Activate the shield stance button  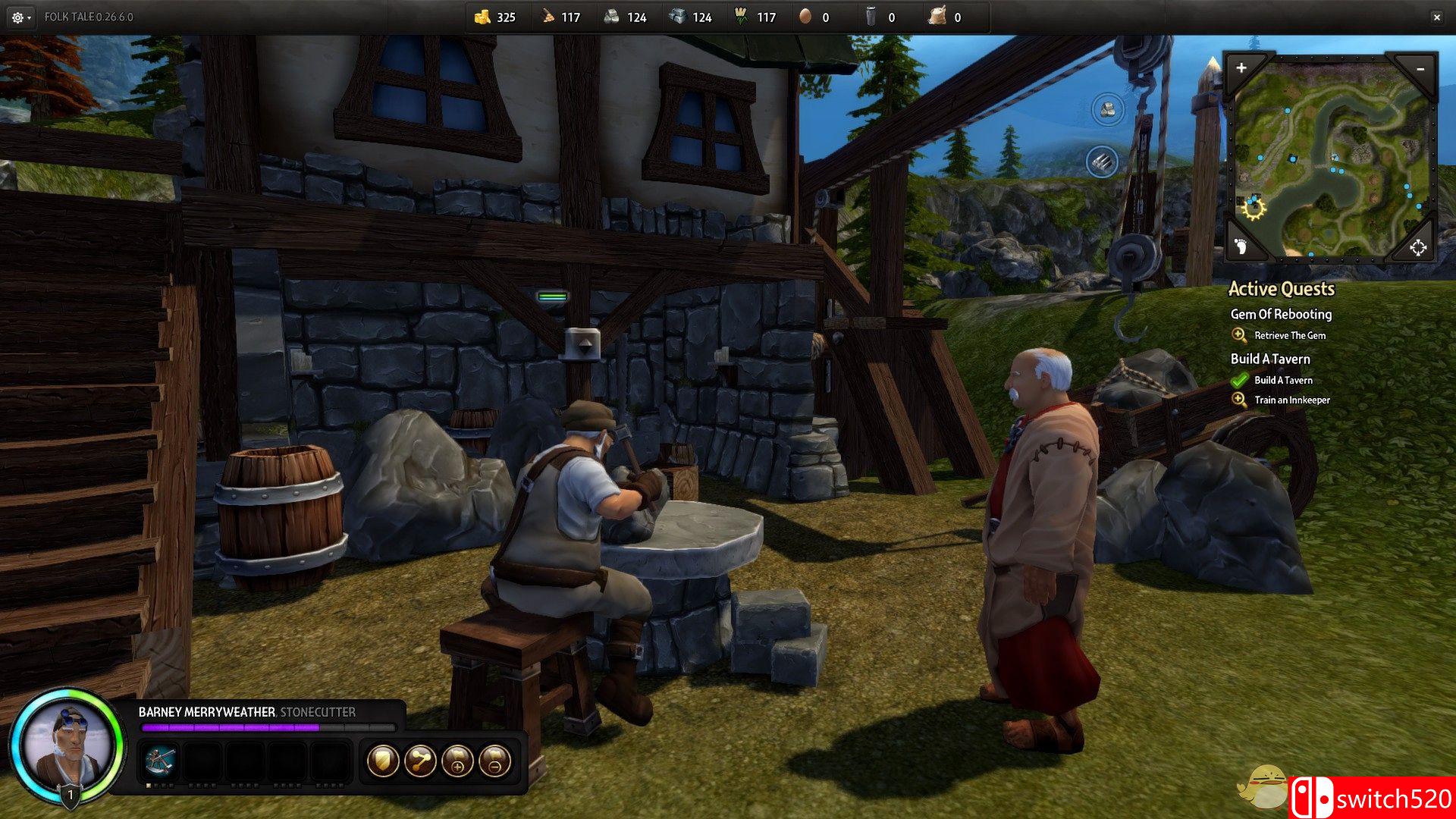click(383, 761)
